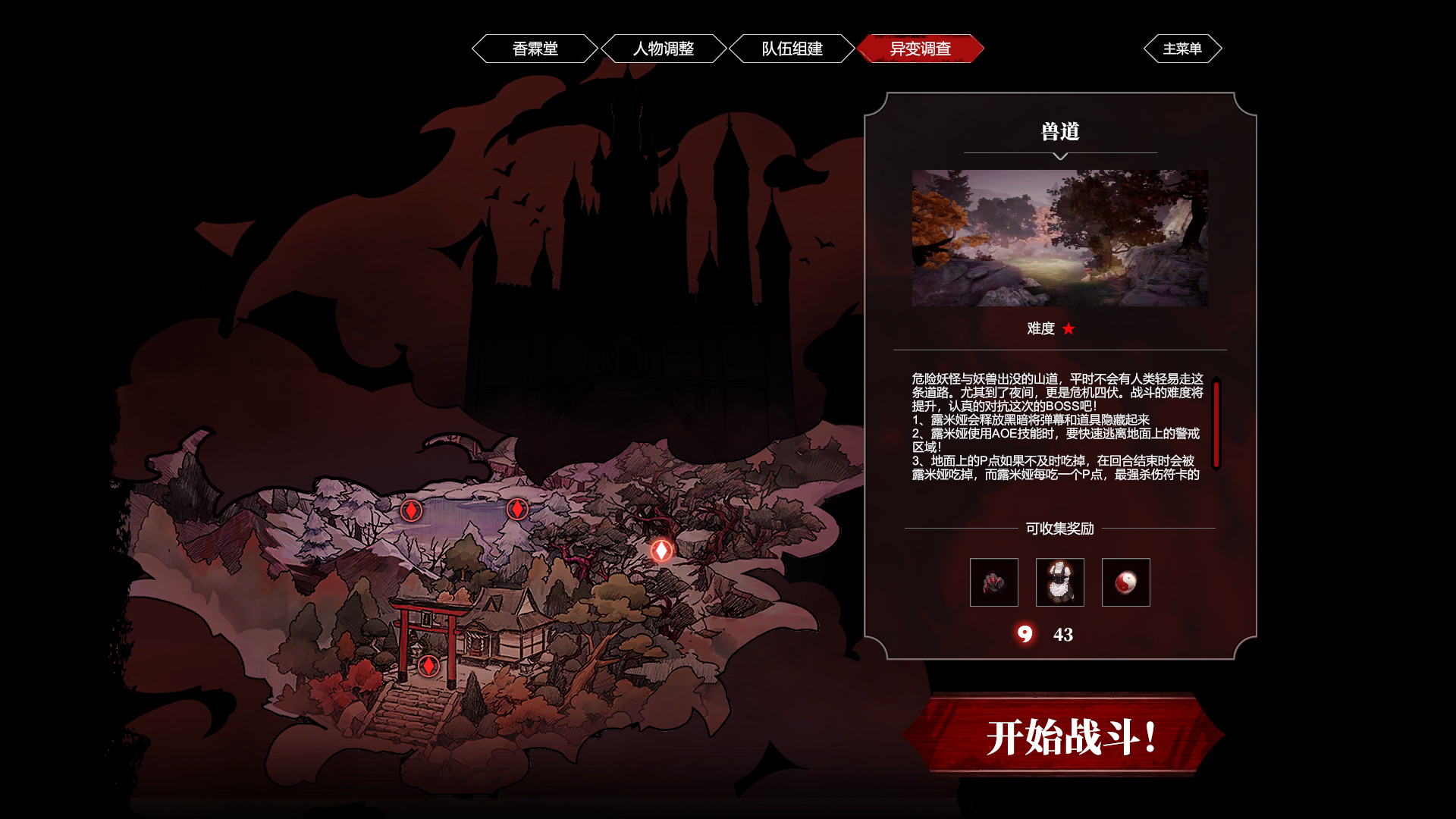Viewport: 1456px width, 819px height.
Task: Click the 兽道 stage title
Action: (1059, 130)
